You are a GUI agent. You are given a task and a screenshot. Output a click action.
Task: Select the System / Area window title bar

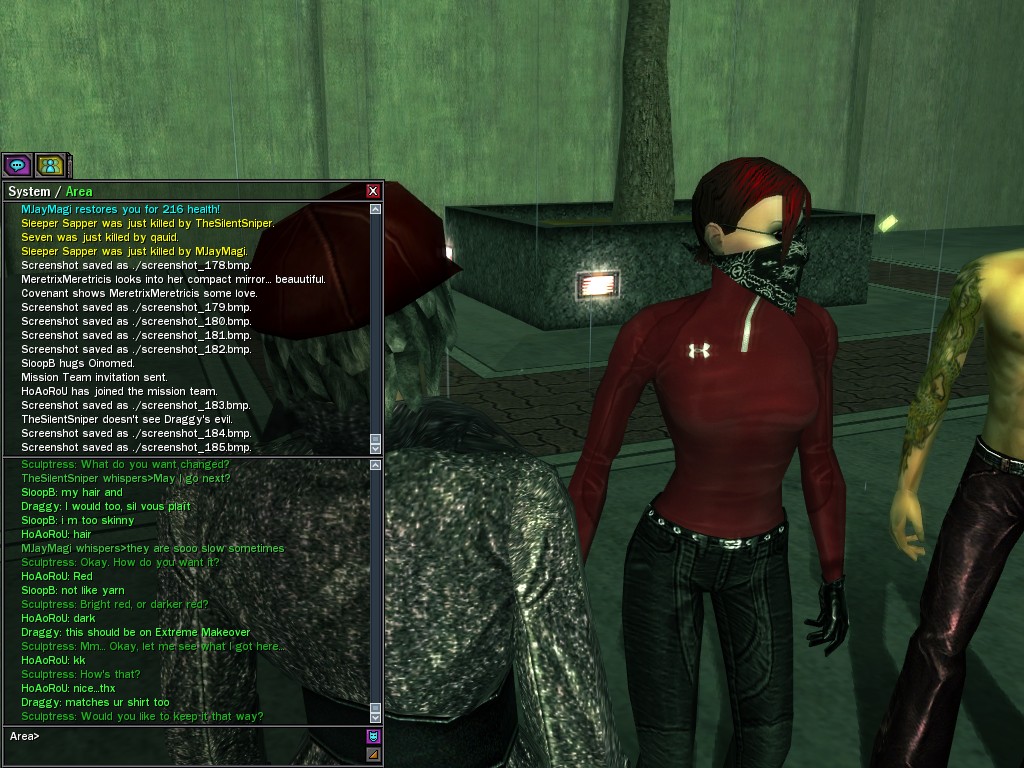[x=180, y=191]
